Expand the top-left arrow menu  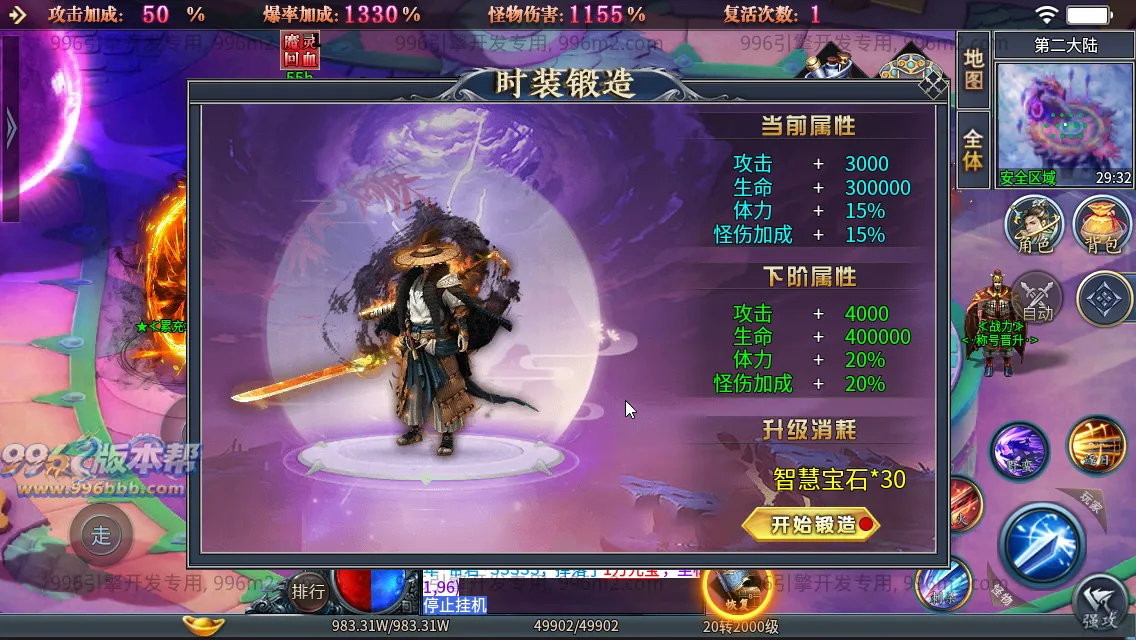pyautogui.click(x=17, y=14)
